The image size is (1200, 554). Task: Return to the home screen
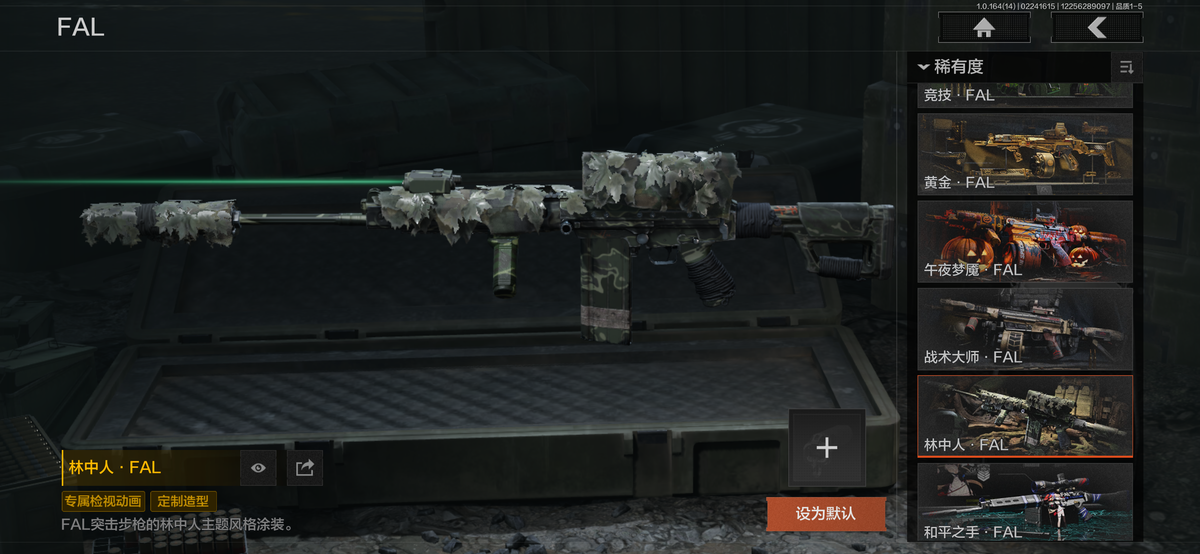(984, 28)
